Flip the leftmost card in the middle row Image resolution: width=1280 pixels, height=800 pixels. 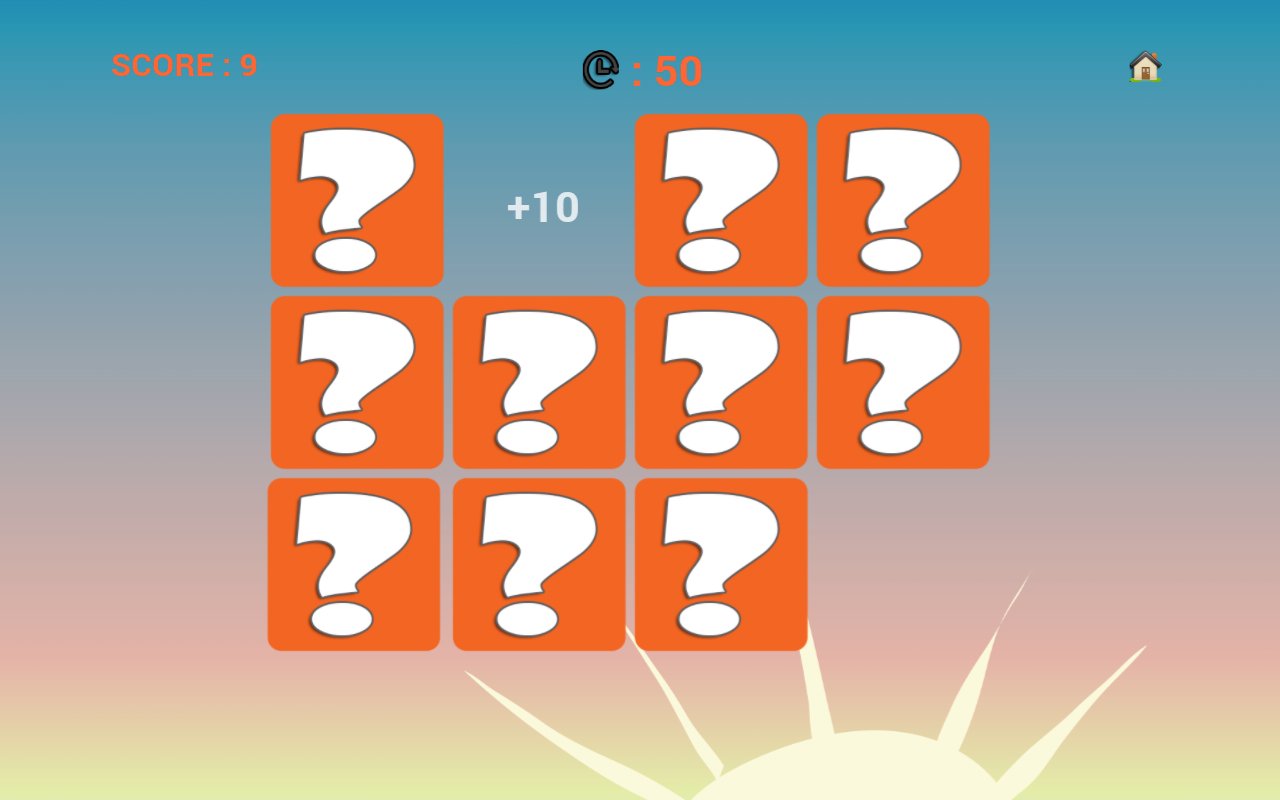[356, 380]
